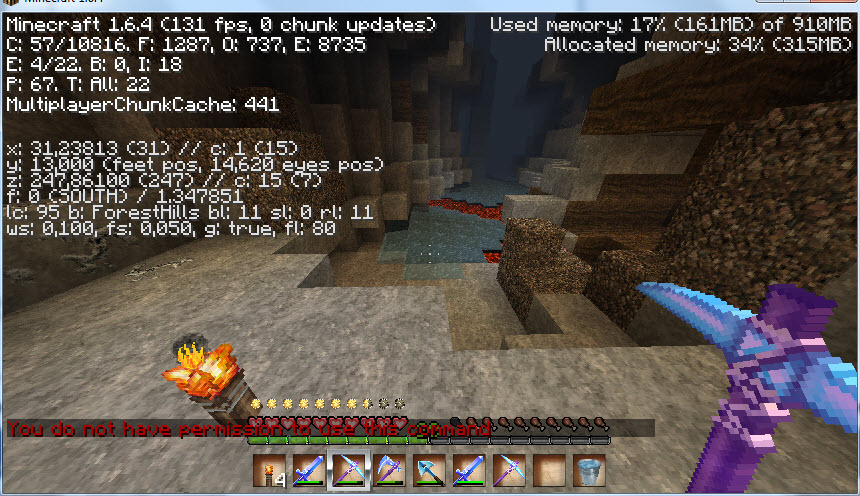860x496 pixels.
Task: Pick the bucket hotbar slot
Action: (590, 468)
